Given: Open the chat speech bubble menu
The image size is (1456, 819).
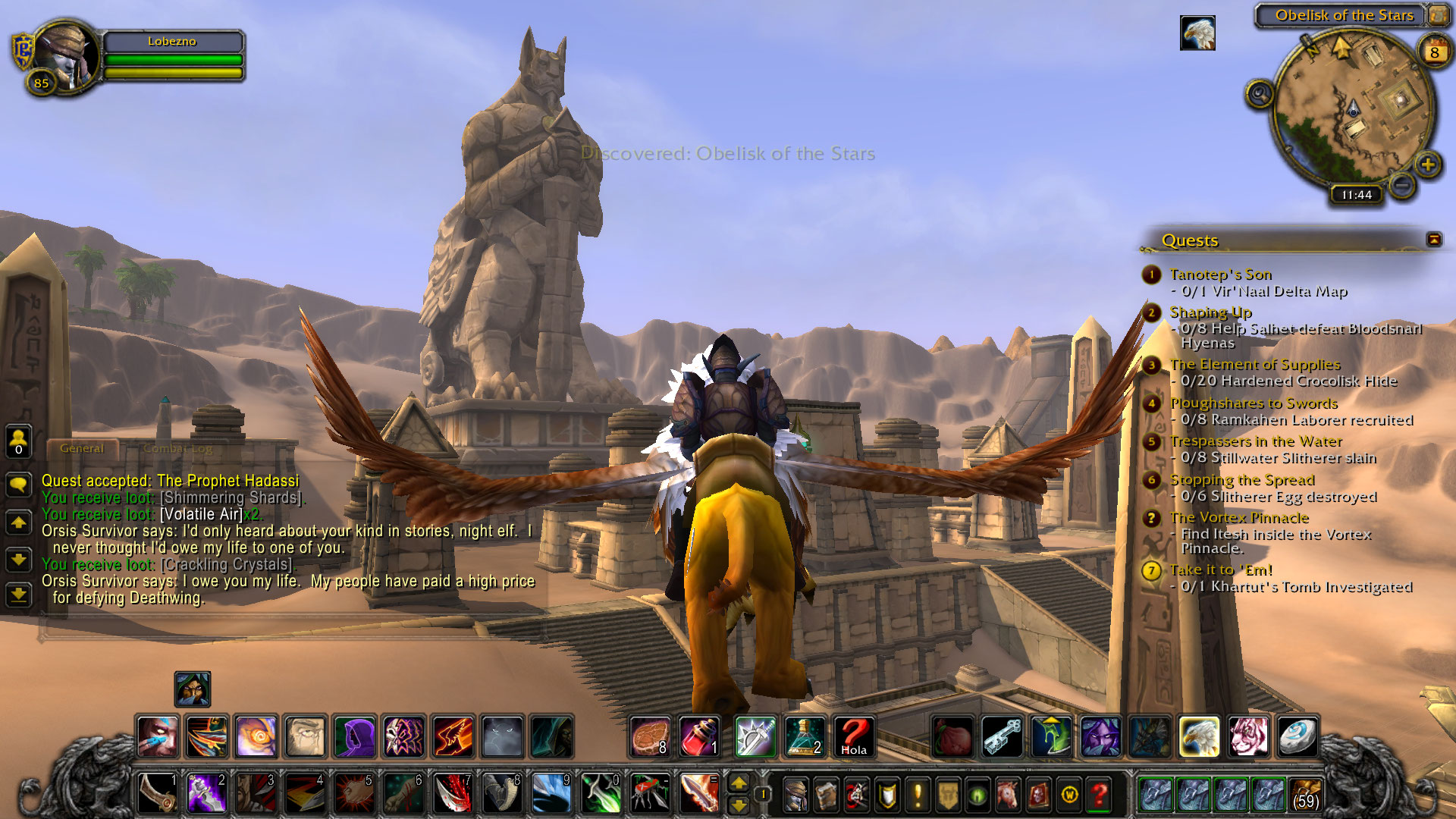Looking at the screenshot, I should (18, 484).
